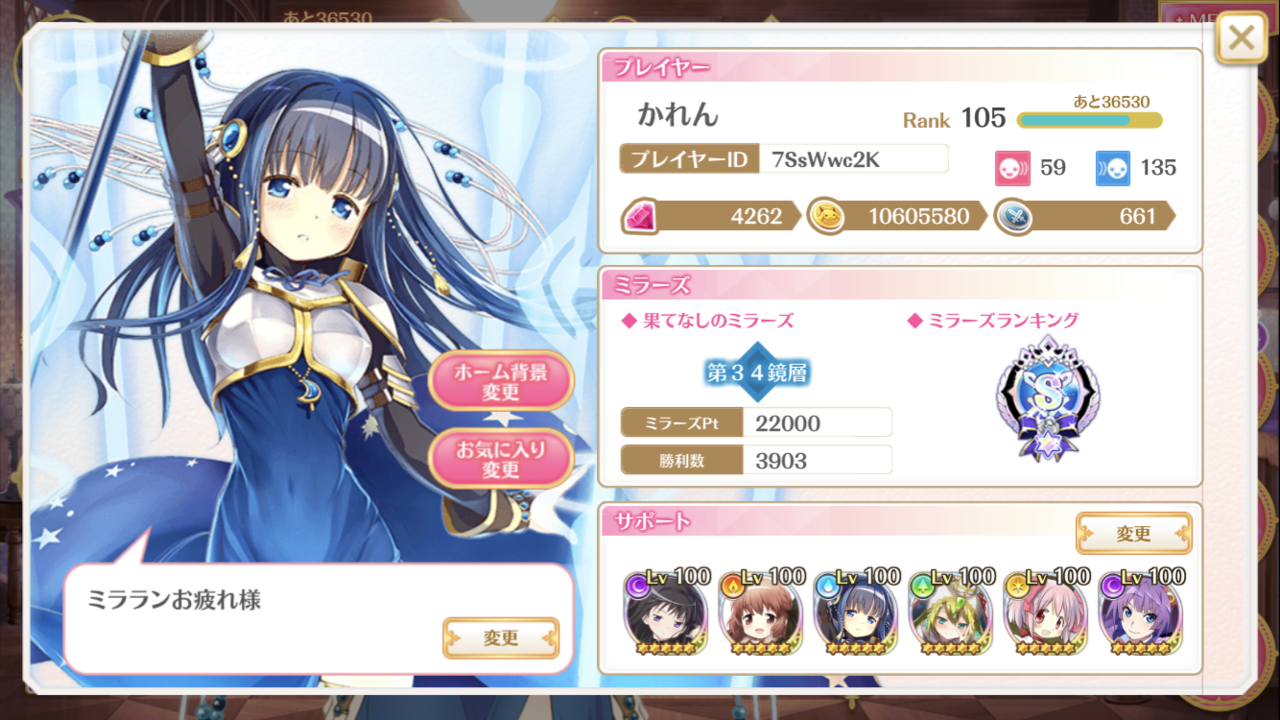The width and height of the screenshot is (1280, 720).
Task: Click 変更 next to the greeting message
Action: tap(502, 639)
